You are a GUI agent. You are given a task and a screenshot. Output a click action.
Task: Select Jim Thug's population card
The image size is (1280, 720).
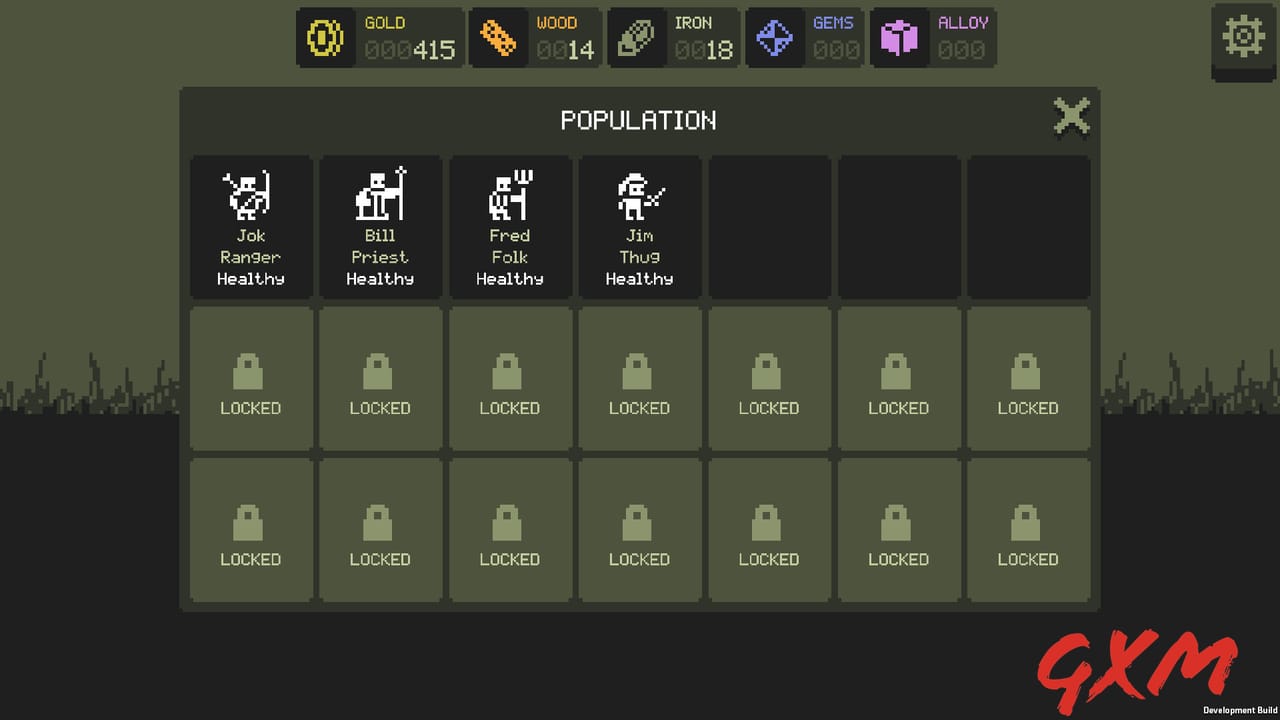tap(640, 226)
